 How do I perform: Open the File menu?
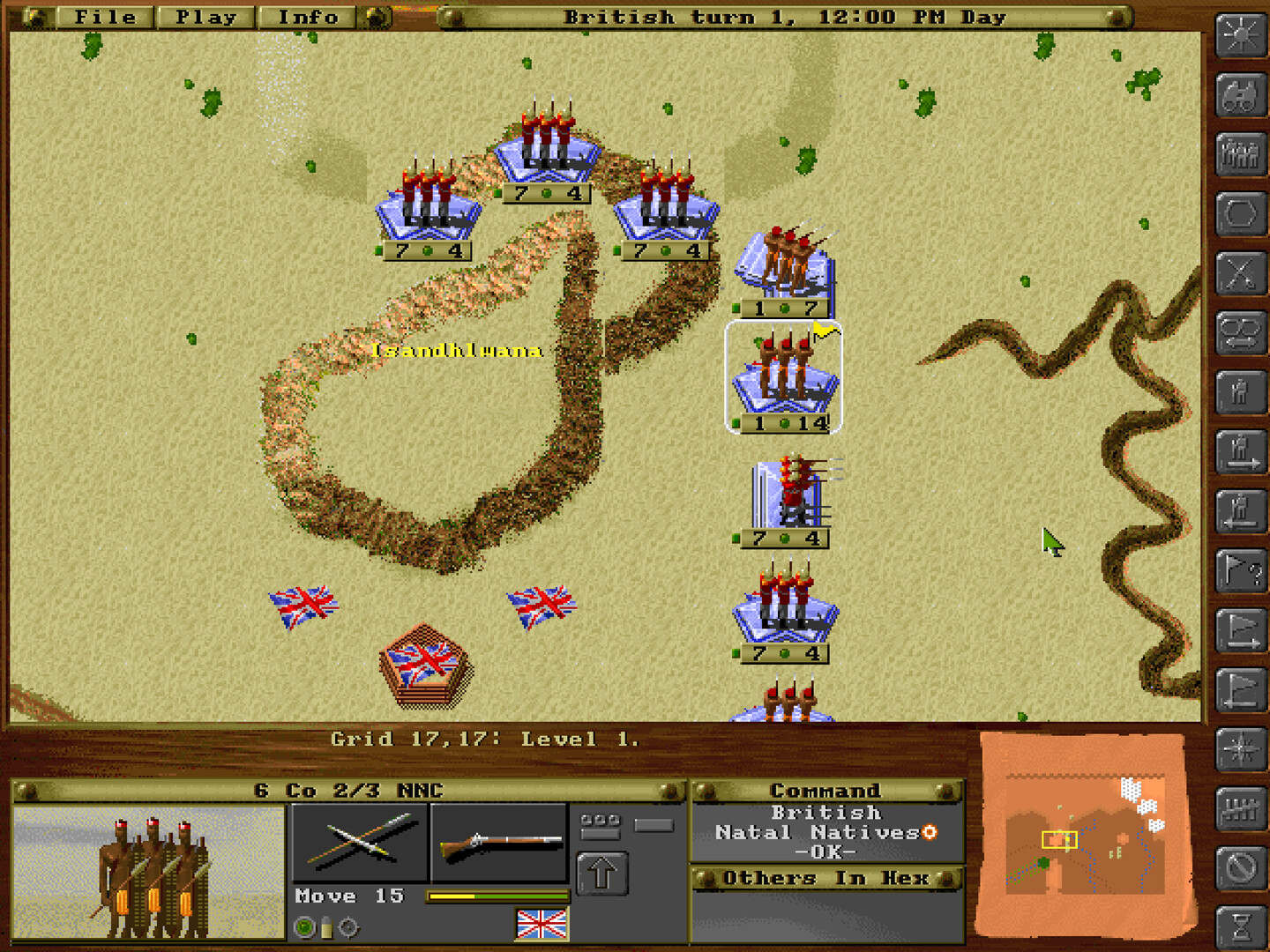[104, 16]
